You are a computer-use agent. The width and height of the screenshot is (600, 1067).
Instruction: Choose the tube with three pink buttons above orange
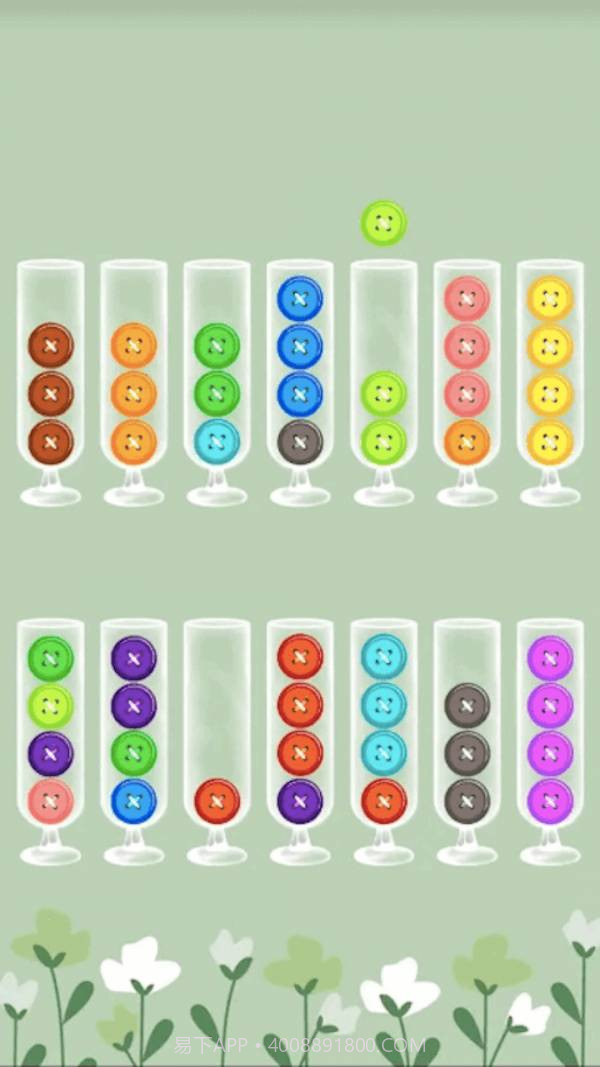tap(467, 380)
